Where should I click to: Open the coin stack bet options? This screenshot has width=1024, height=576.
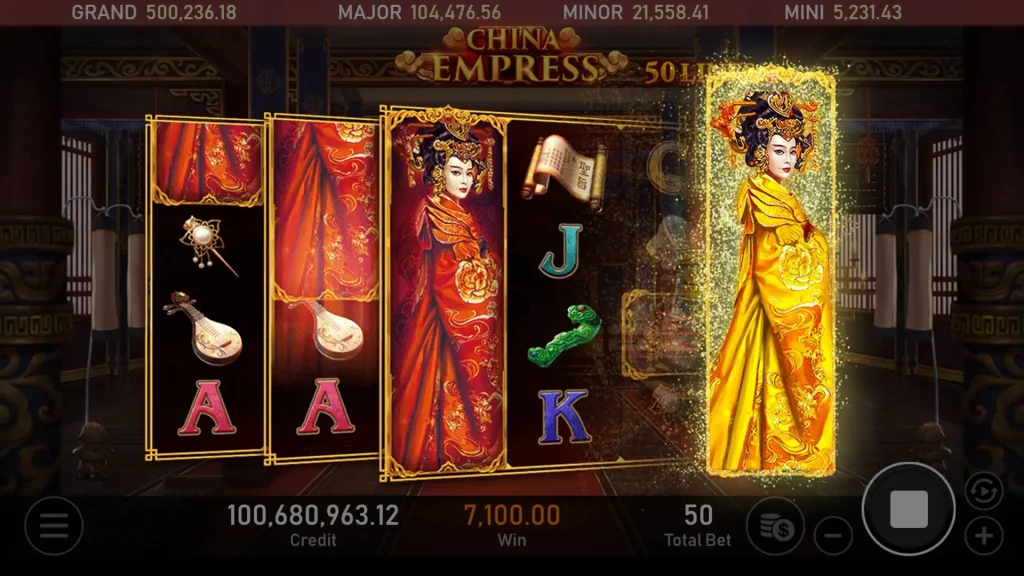click(775, 525)
